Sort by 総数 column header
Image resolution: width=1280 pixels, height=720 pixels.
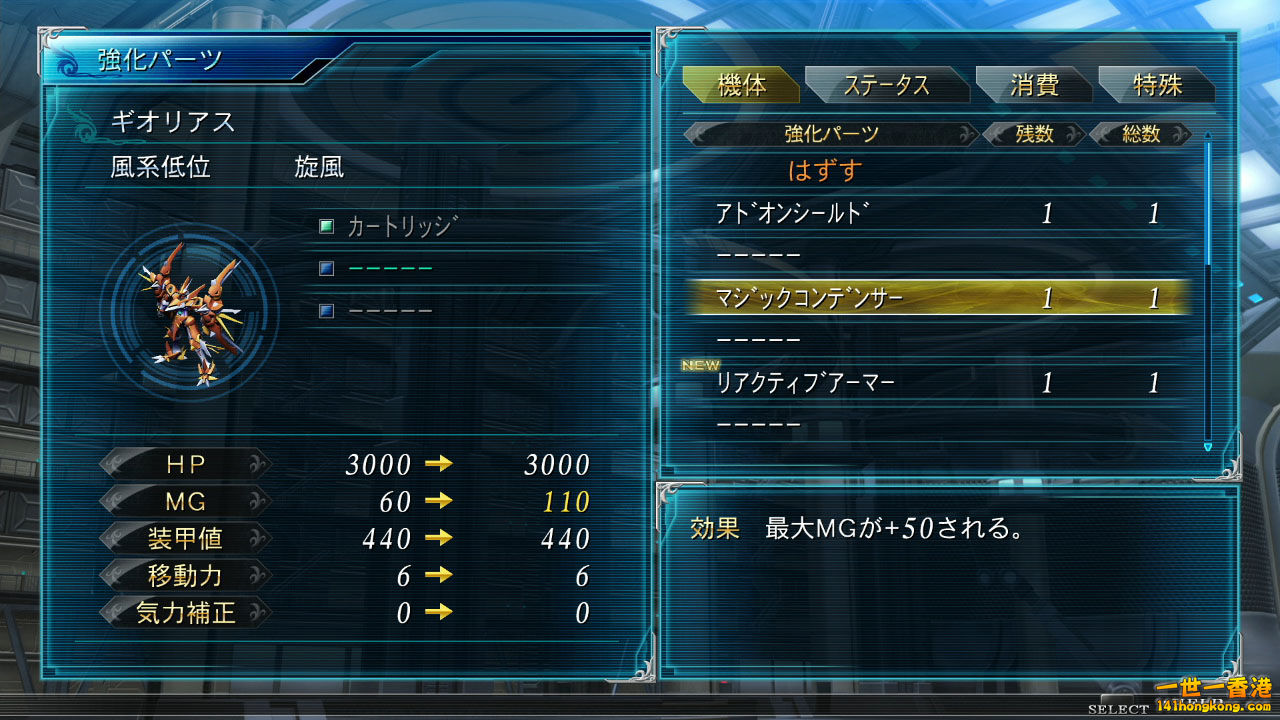pyautogui.click(x=1140, y=134)
